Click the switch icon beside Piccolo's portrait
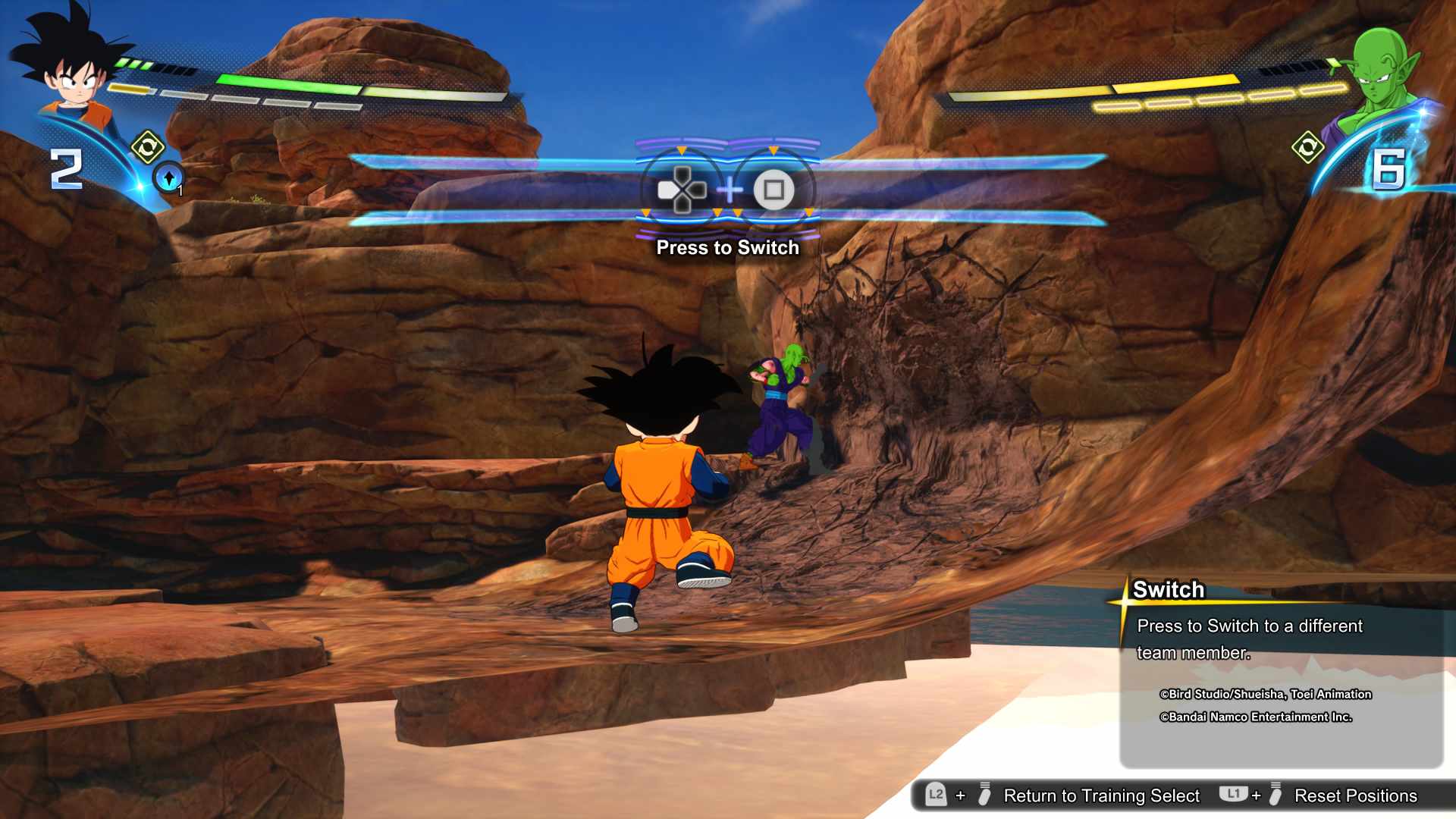Screen dimensions: 1456x819 tap(1307, 147)
